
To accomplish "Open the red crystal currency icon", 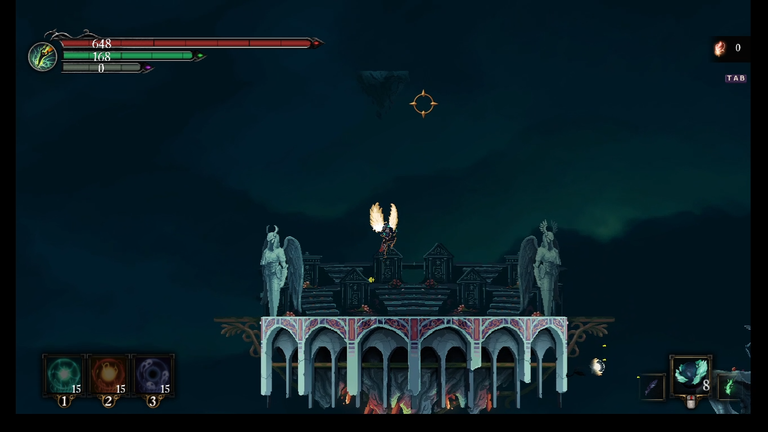I will pyautogui.click(x=719, y=48).
